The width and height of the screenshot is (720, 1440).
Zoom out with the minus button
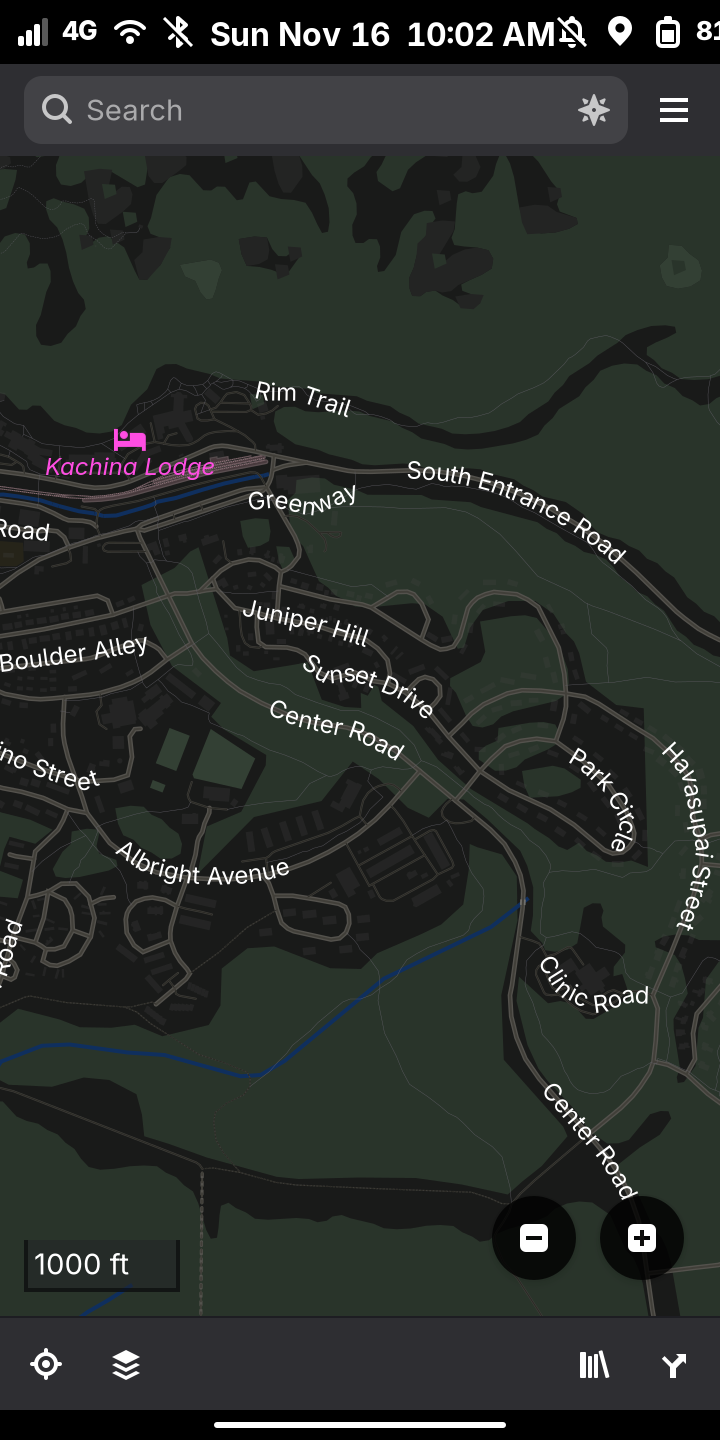534,1238
